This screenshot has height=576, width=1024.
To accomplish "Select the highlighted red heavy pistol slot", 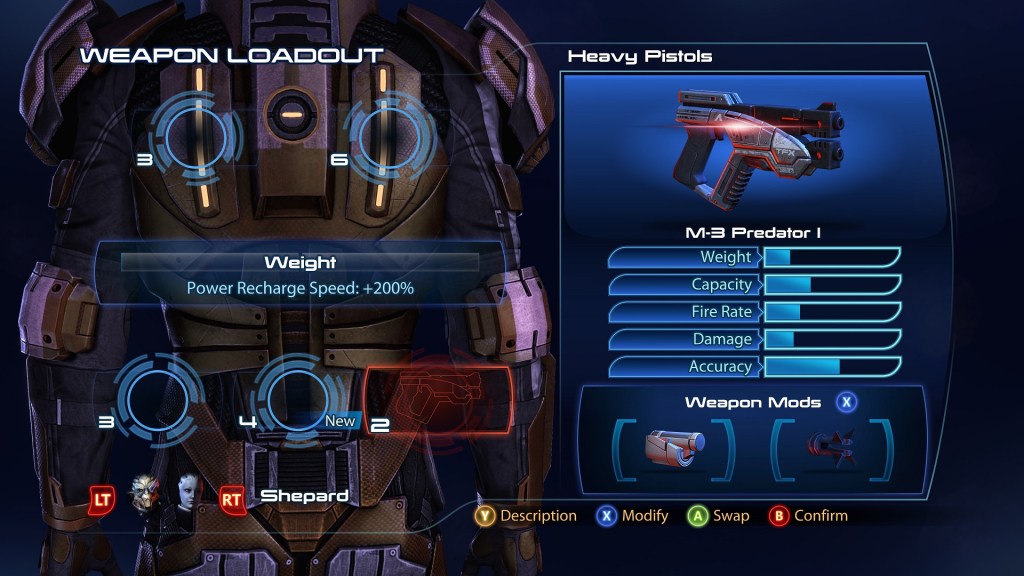I will pos(438,404).
